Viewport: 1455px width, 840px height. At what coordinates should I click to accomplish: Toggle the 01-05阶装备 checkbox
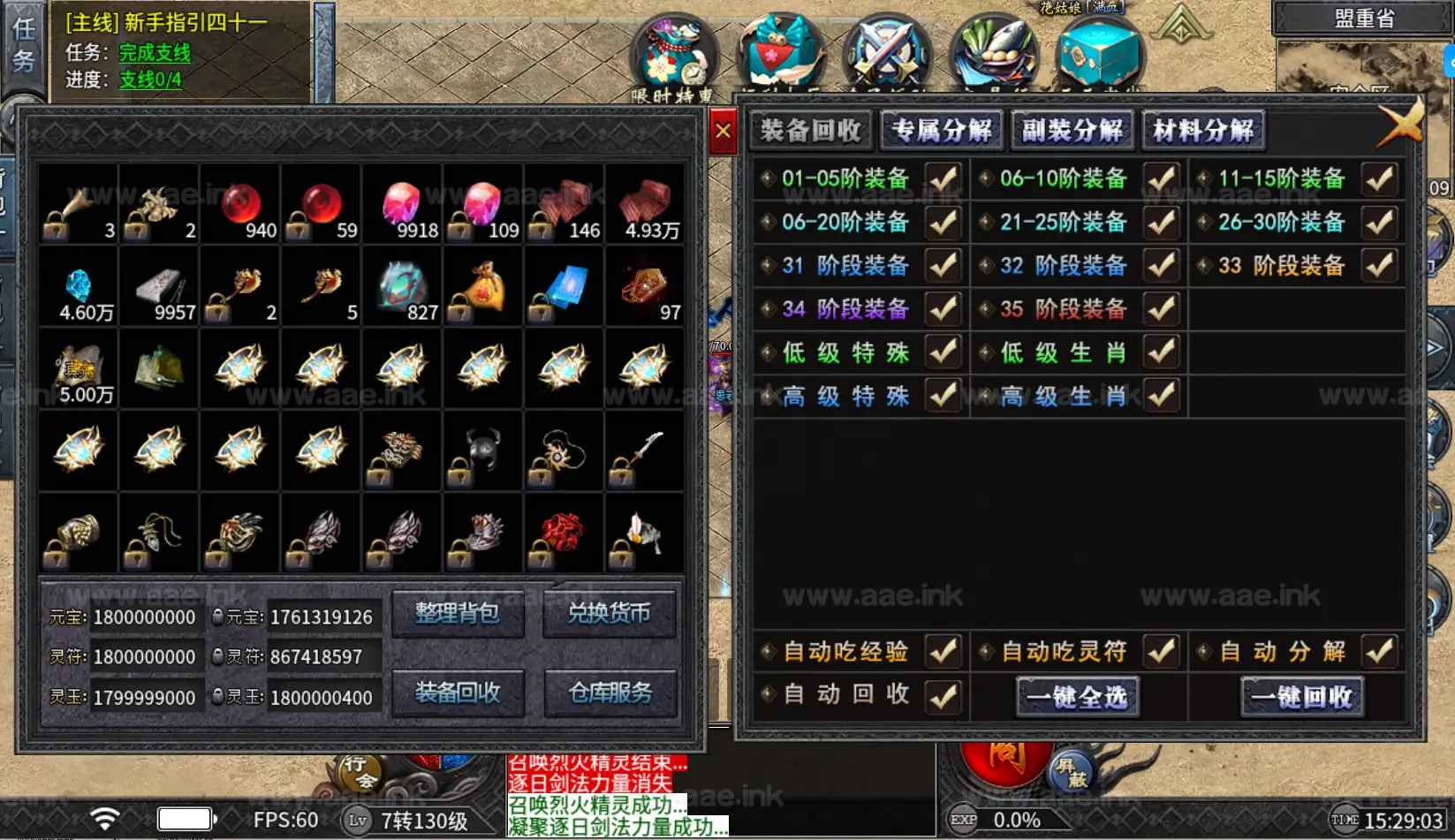(x=943, y=179)
